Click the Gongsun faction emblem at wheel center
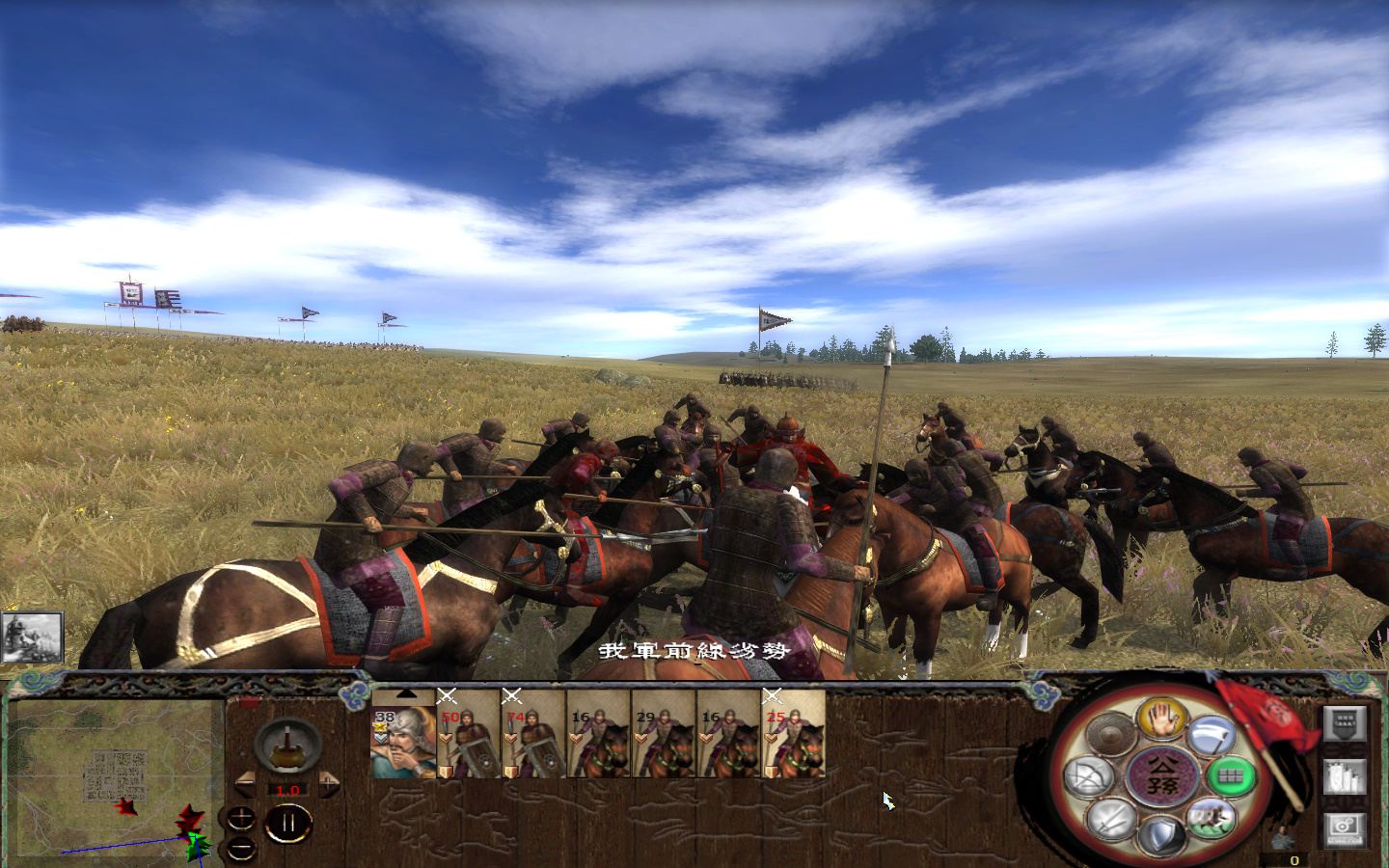The image size is (1389, 868). tap(1163, 777)
